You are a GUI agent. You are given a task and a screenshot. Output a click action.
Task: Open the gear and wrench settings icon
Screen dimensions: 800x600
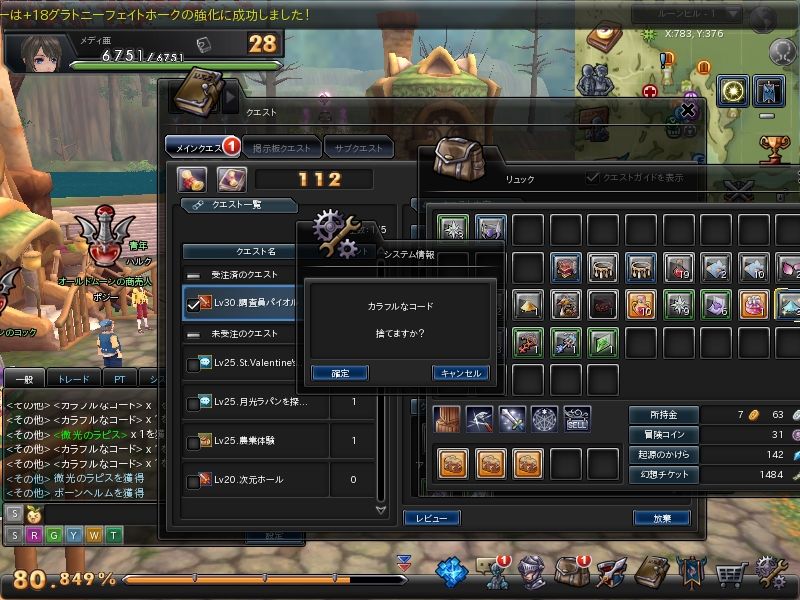pos(772,572)
